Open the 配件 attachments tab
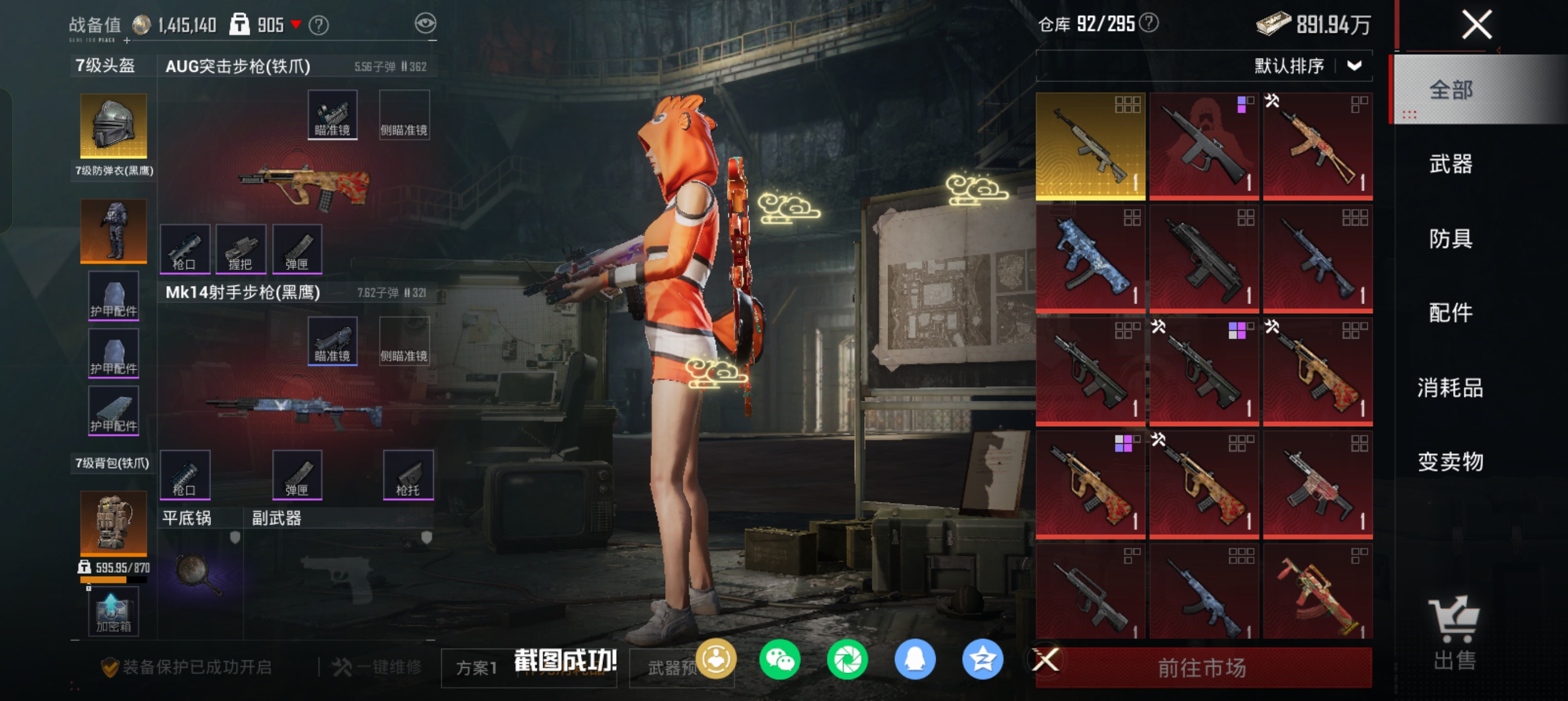 click(1450, 313)
